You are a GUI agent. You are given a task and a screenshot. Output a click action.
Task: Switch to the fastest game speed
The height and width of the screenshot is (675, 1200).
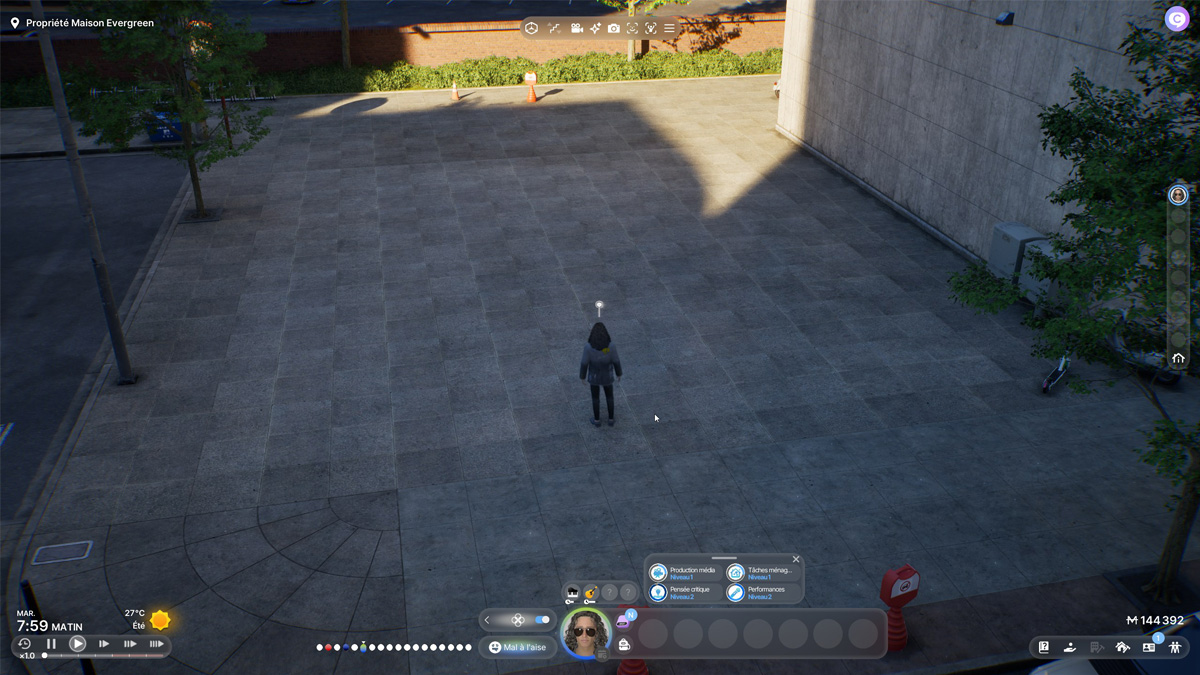click(x=156, y=644)
